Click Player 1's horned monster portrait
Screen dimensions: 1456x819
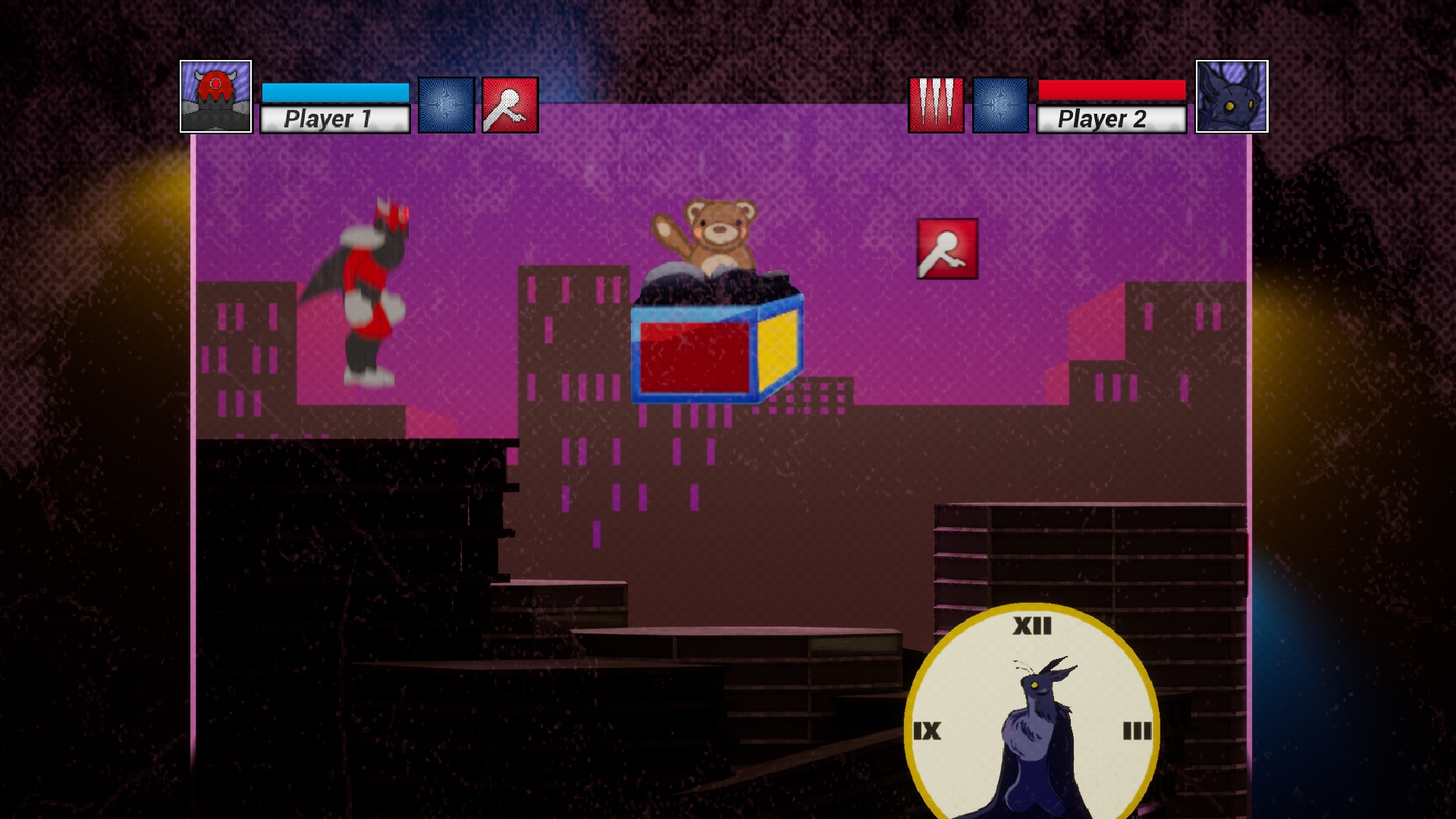pyautogui.click(x=216, y=96)
